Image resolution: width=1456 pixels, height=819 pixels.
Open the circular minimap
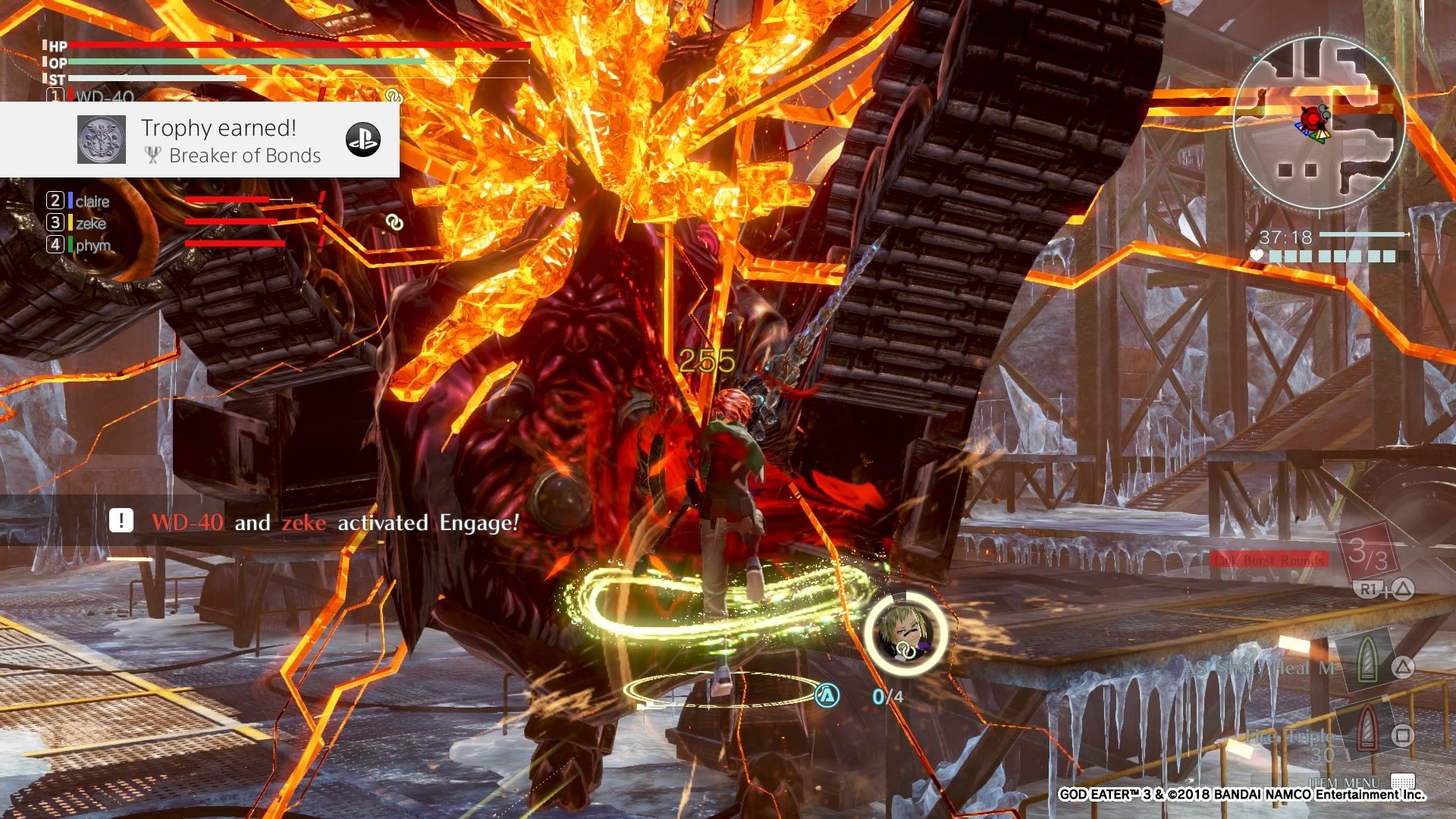pyautogui.click(x=1318, y=124)
